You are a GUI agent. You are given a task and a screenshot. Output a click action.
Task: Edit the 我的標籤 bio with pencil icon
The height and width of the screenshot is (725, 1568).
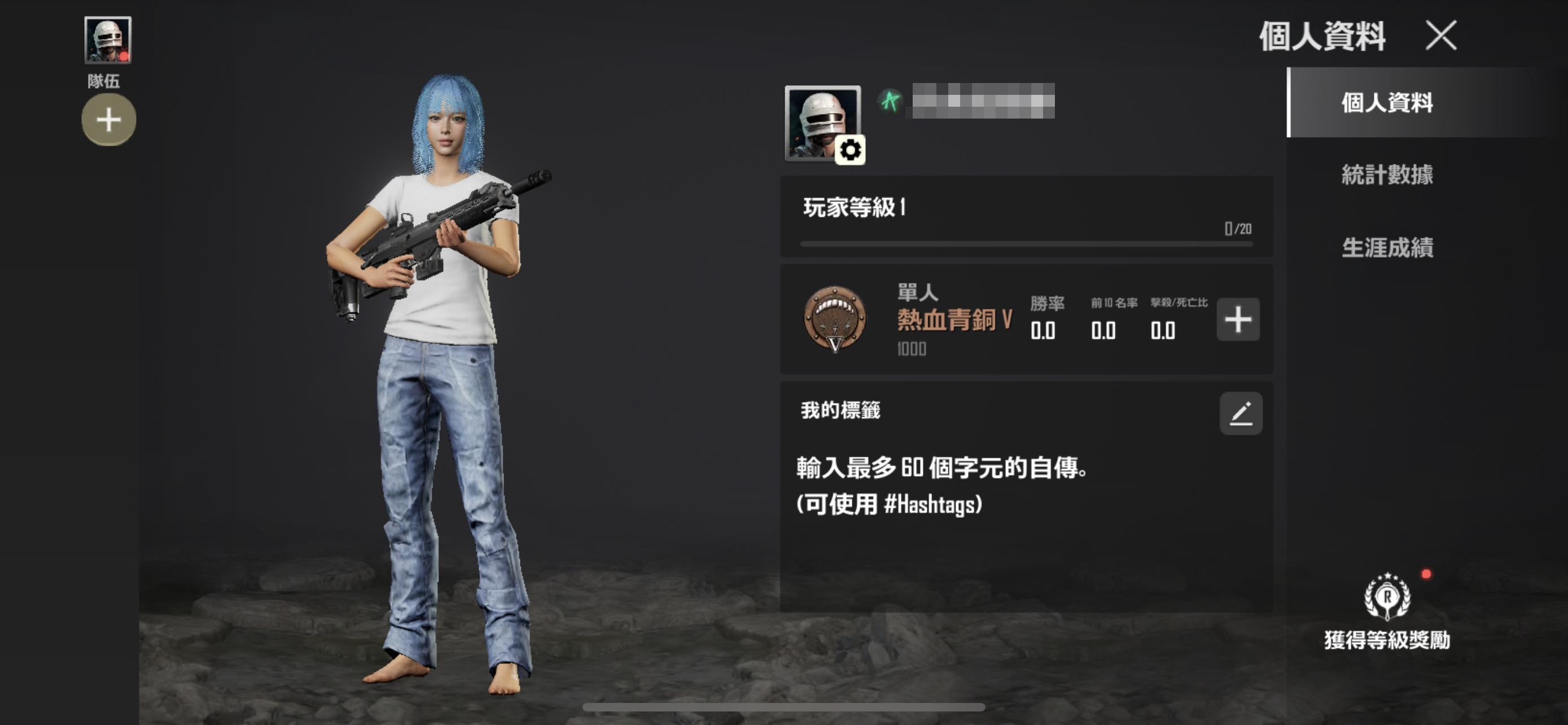click(x=1241, y=413)
